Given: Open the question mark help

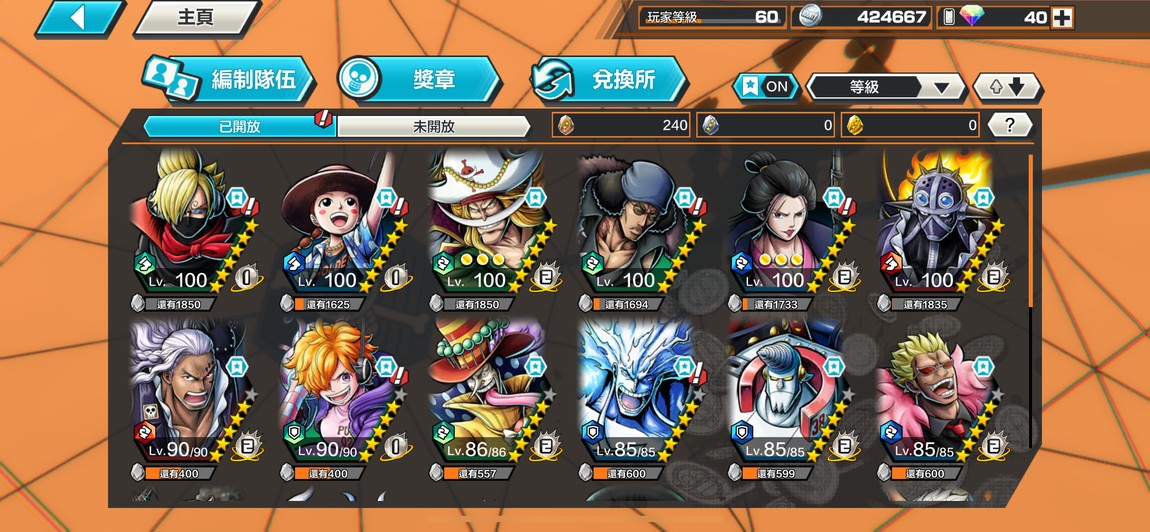Looking at the screenshot, I should [x=1010, y=125].
